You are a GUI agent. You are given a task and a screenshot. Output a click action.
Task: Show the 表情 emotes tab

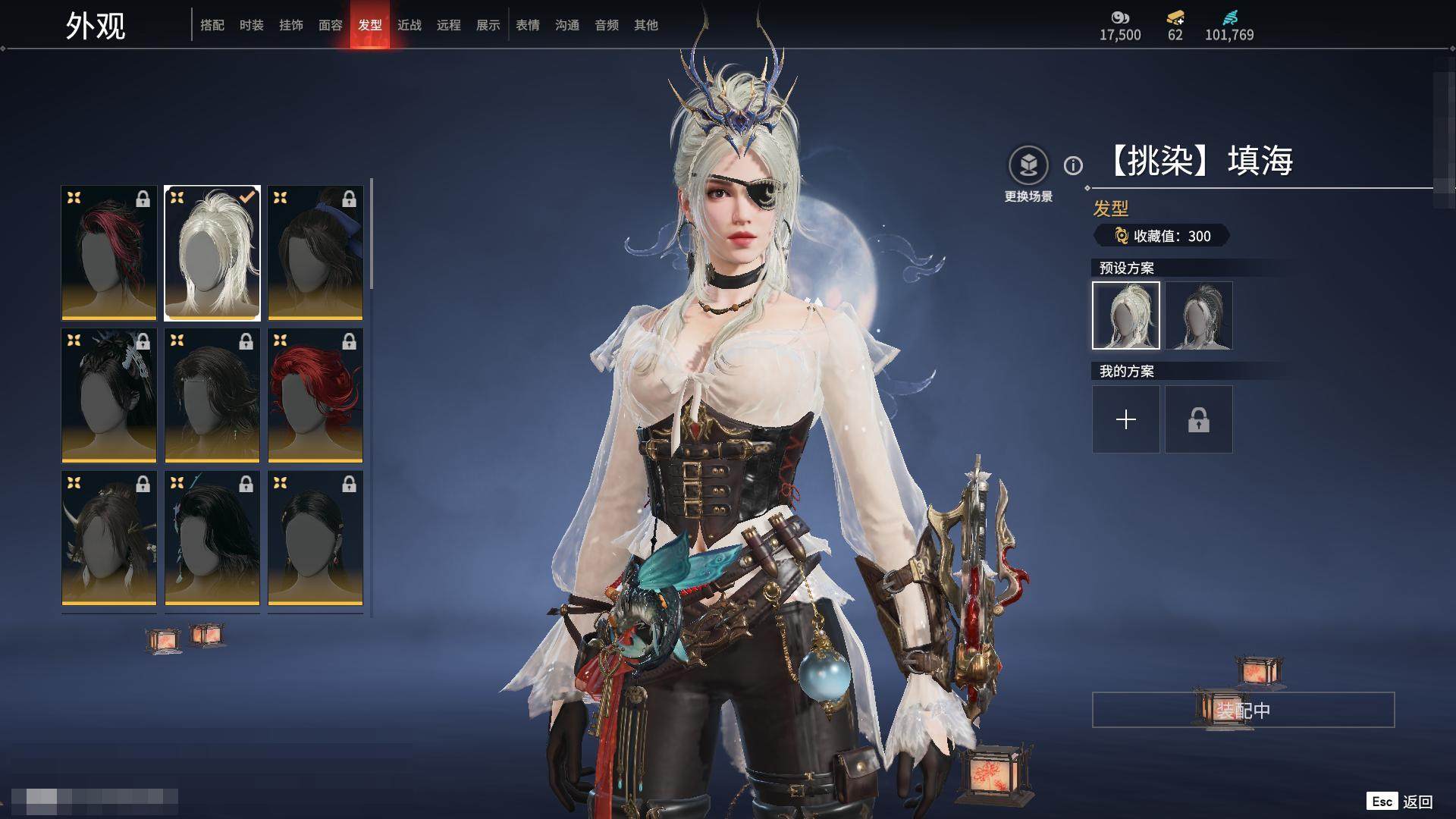[x=528, y=25]
